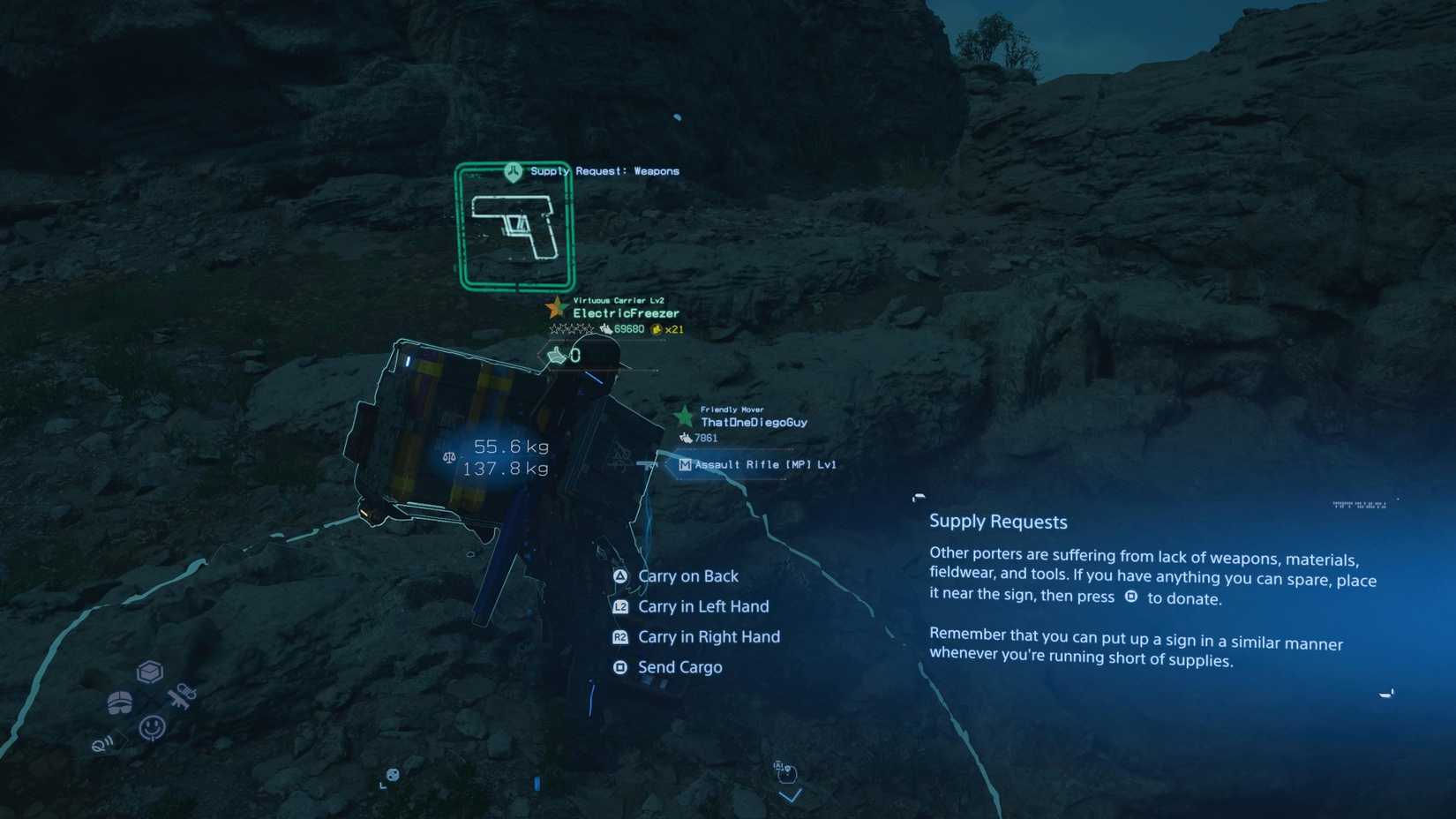Choose Carry on Back from the action list
The image size is (1456, 819).
(x=688, y=575)
